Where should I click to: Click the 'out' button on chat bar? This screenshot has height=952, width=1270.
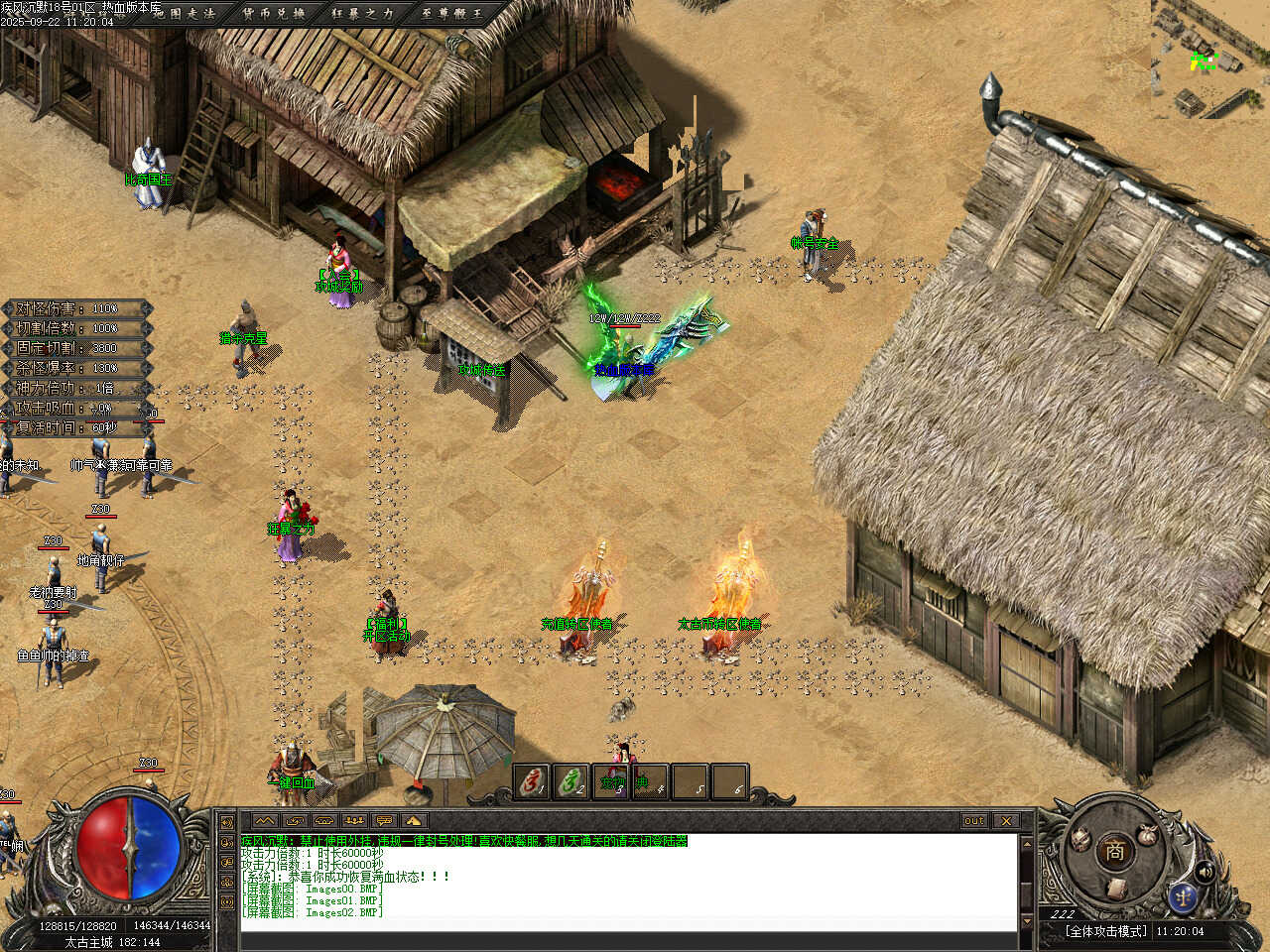tap(974, 821)
